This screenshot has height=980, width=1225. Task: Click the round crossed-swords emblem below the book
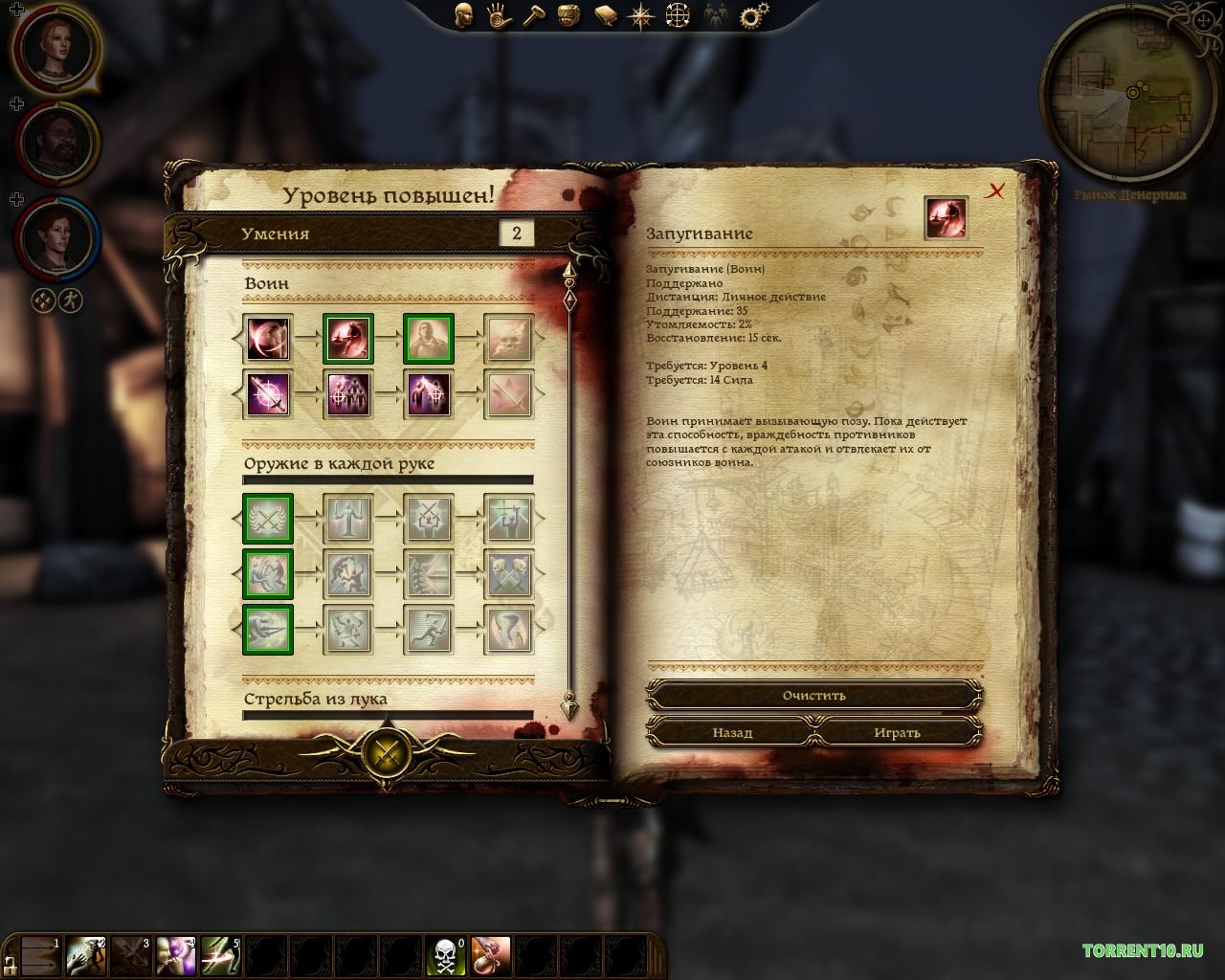387,752
